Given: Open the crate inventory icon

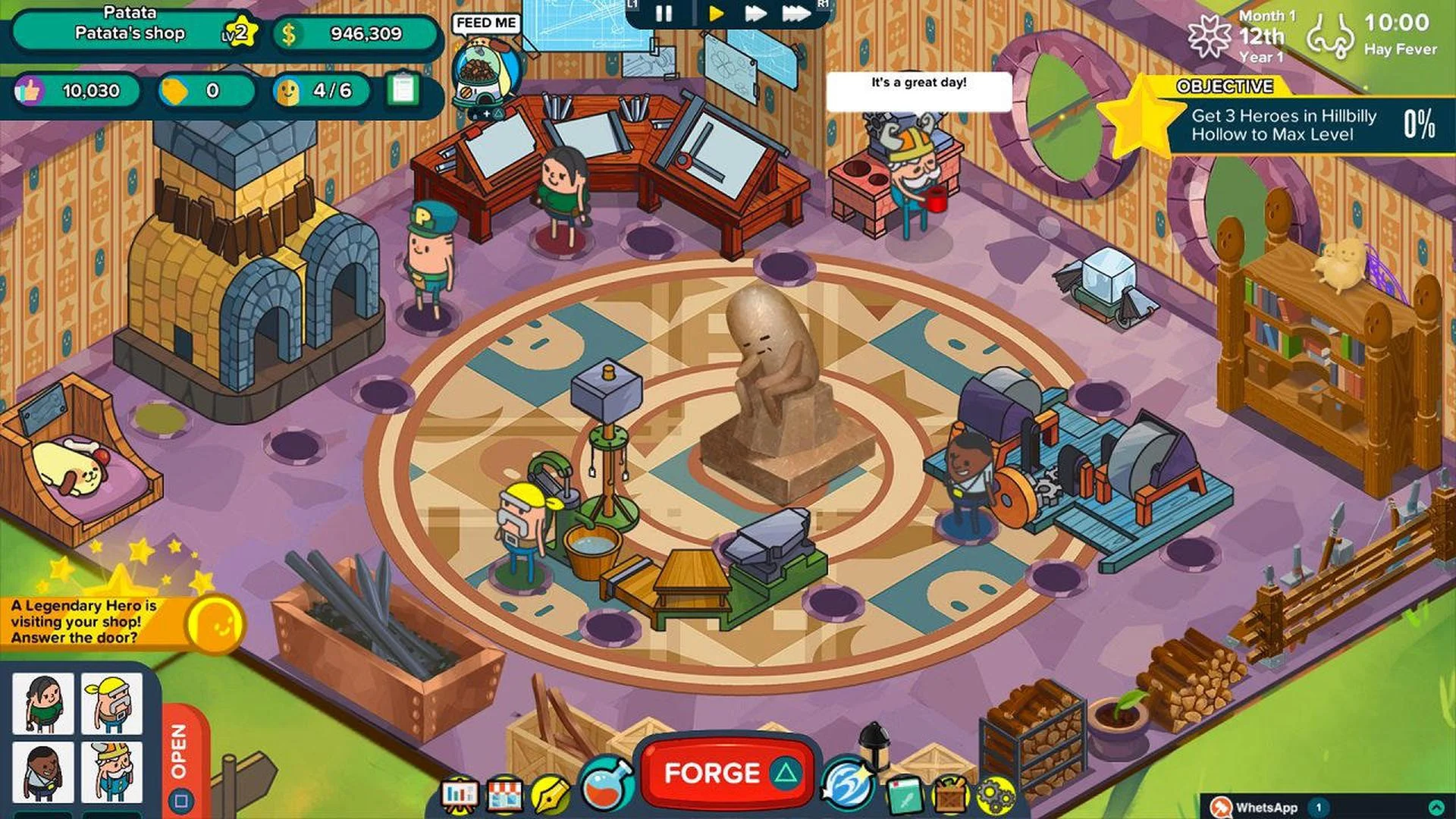Looking at the screenshot, I should (951, 792).
